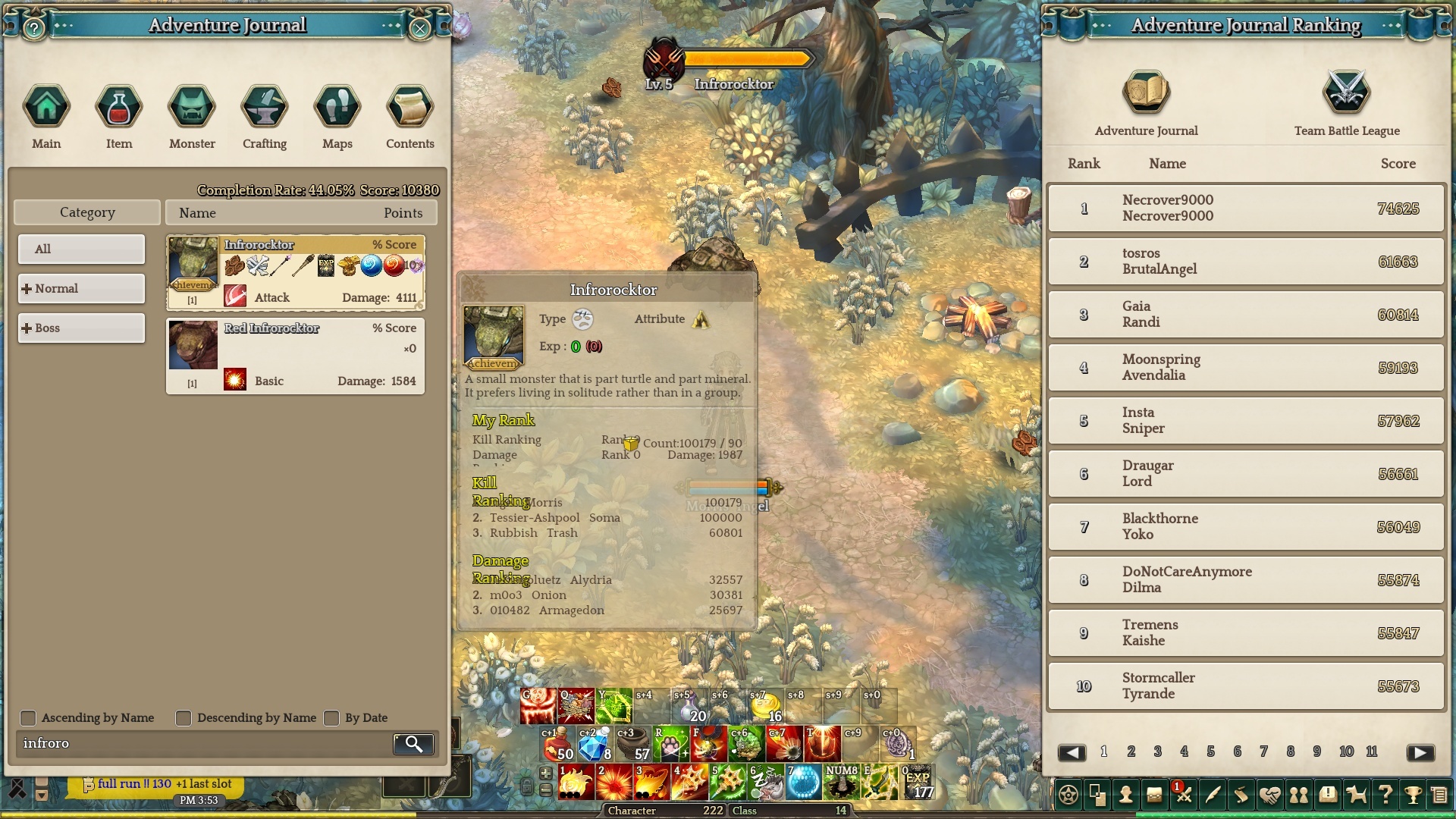1456x819 pixels.
Task: Click the journal search magnifier button
Action: (413, 744)
